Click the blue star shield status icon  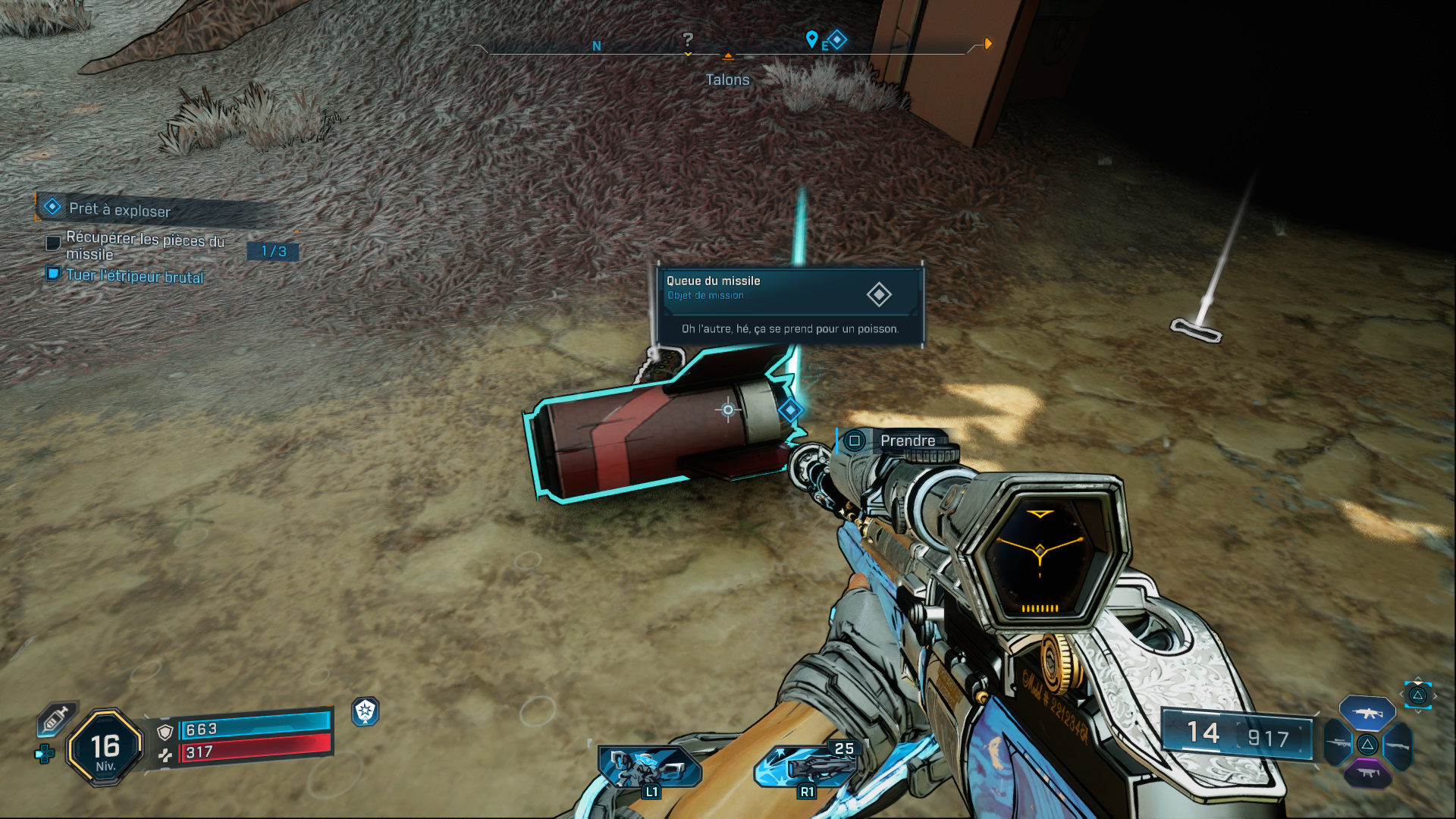click(366, 711)
